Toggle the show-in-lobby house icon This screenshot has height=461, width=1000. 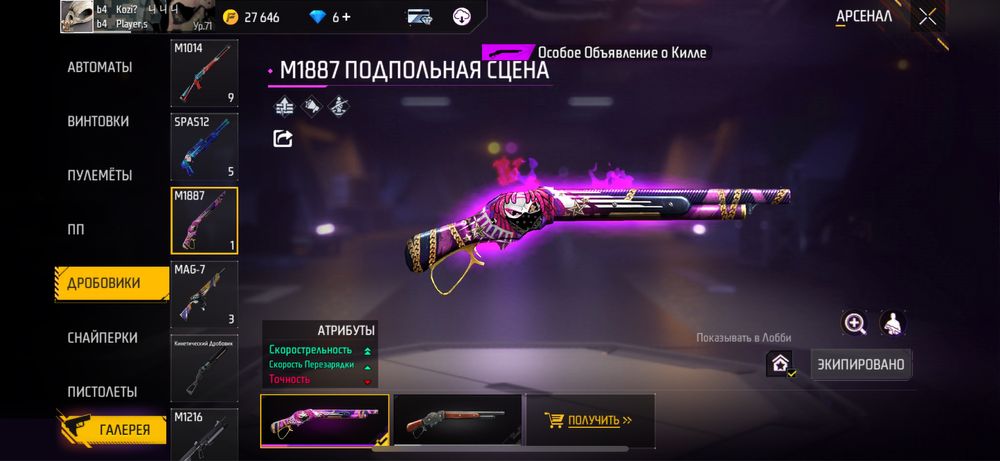[x=780, y=365]
